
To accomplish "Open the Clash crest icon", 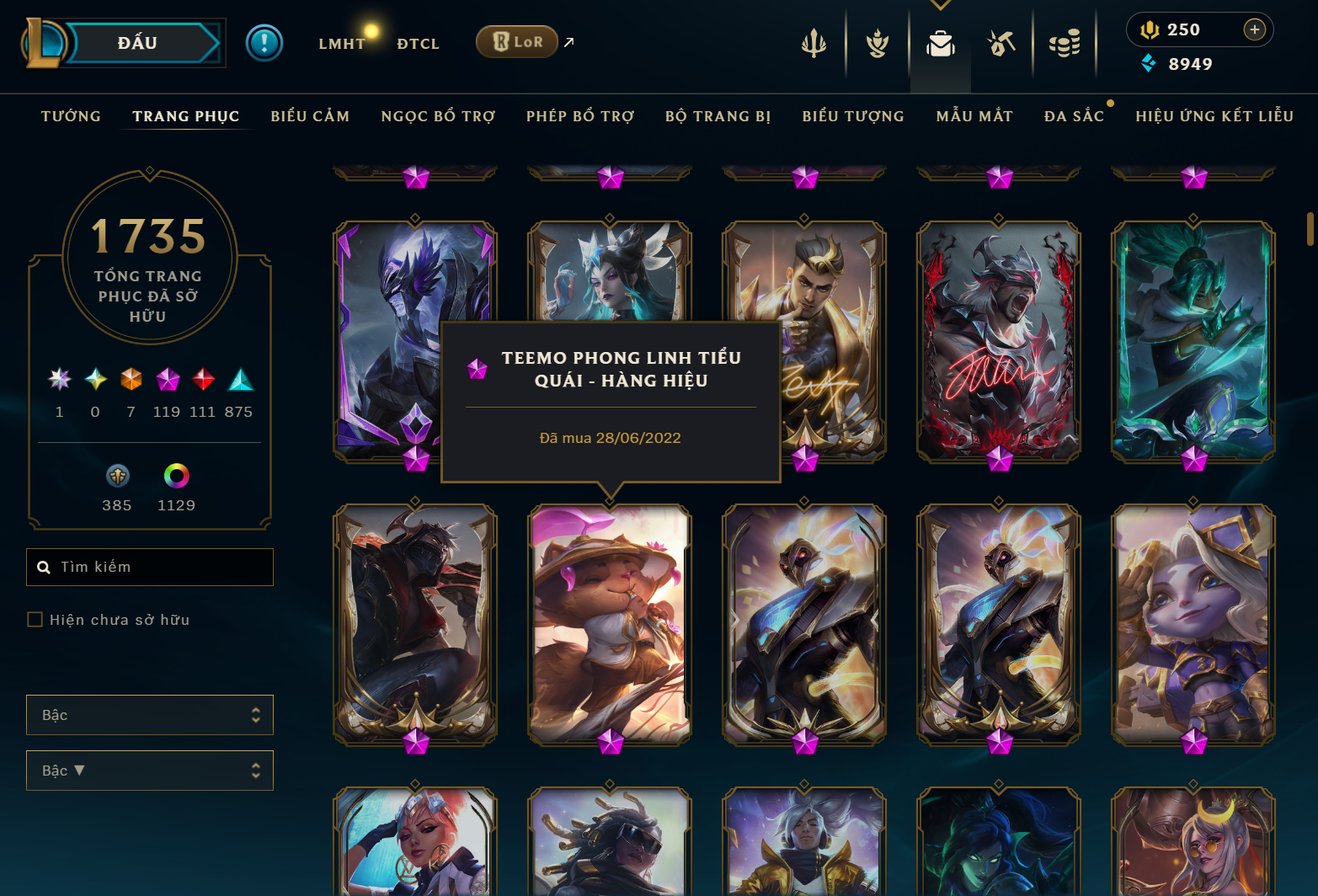I will [878, 40].
